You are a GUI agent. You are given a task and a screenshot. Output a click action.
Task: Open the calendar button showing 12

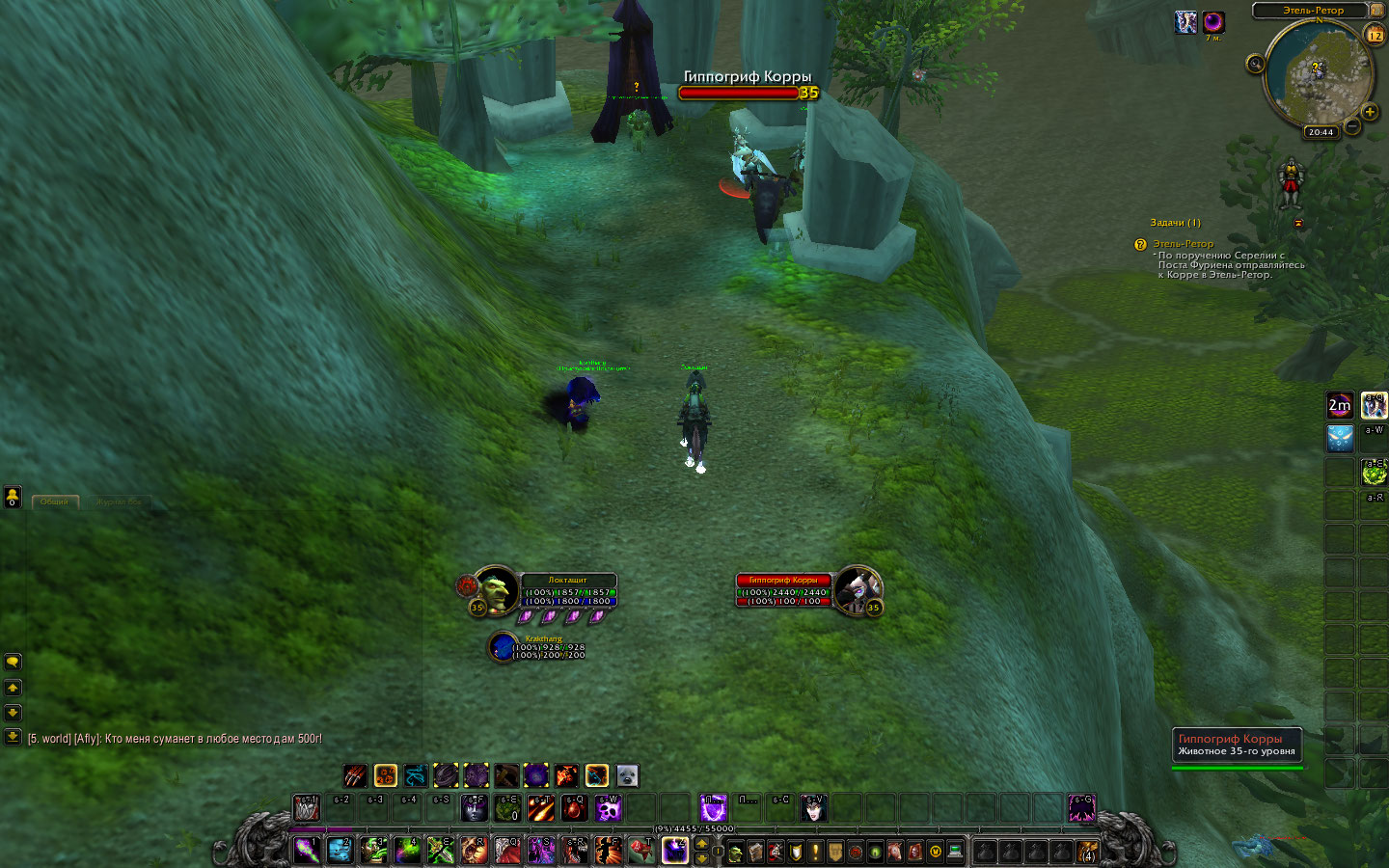coord(1375,36)
